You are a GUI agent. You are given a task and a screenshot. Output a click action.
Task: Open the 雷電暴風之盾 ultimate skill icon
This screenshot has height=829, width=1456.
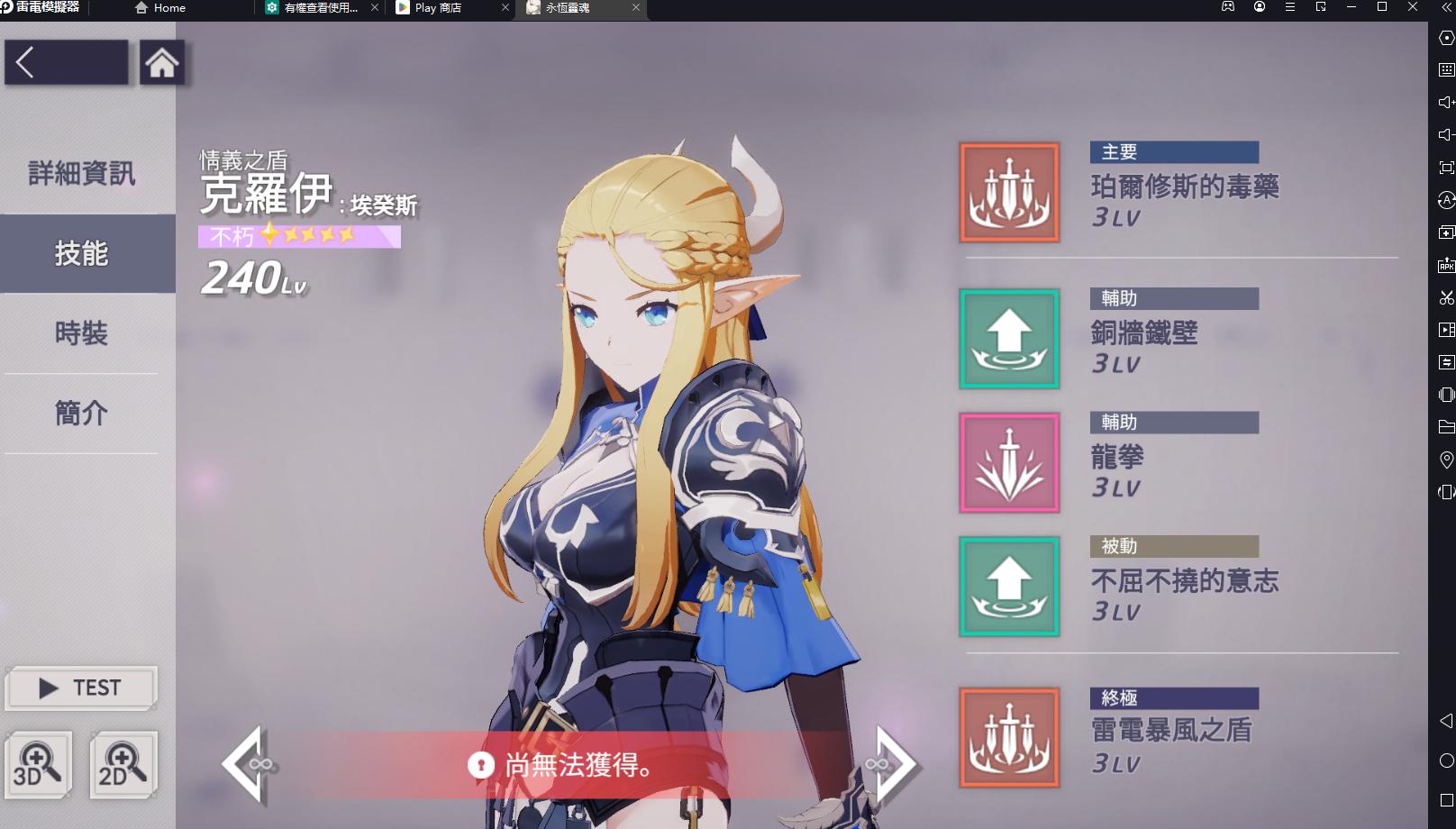pyautogui.click(x=1008, y=736)
